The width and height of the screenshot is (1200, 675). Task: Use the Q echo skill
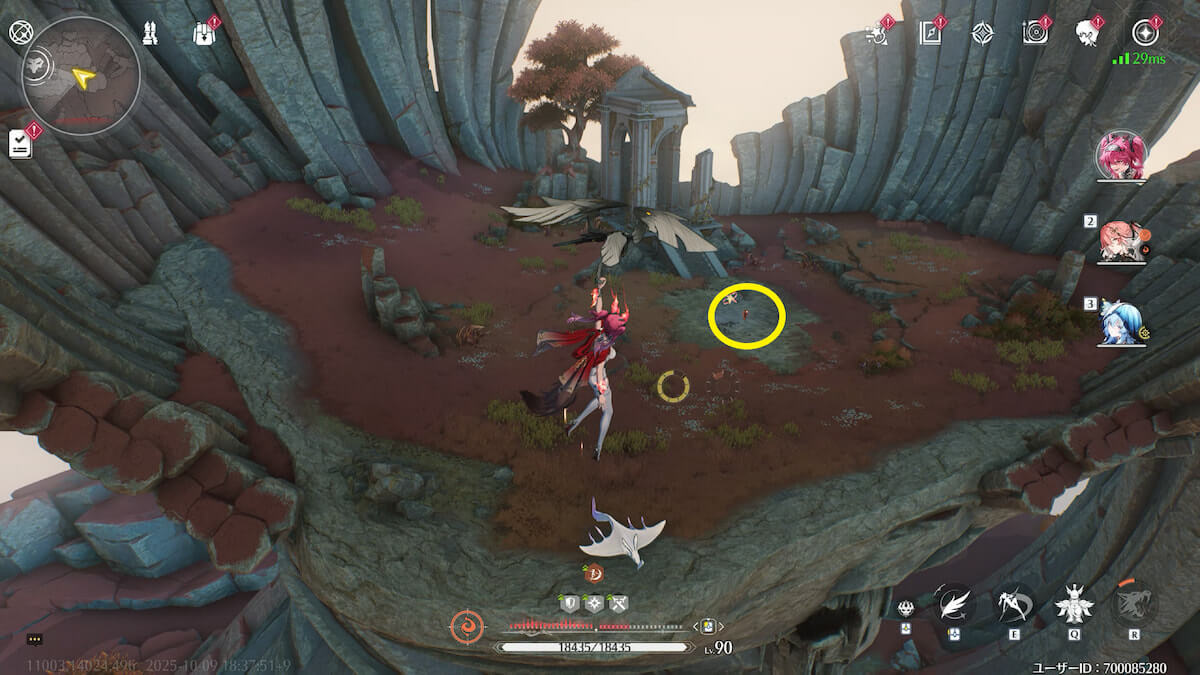tap(1074, 604)
